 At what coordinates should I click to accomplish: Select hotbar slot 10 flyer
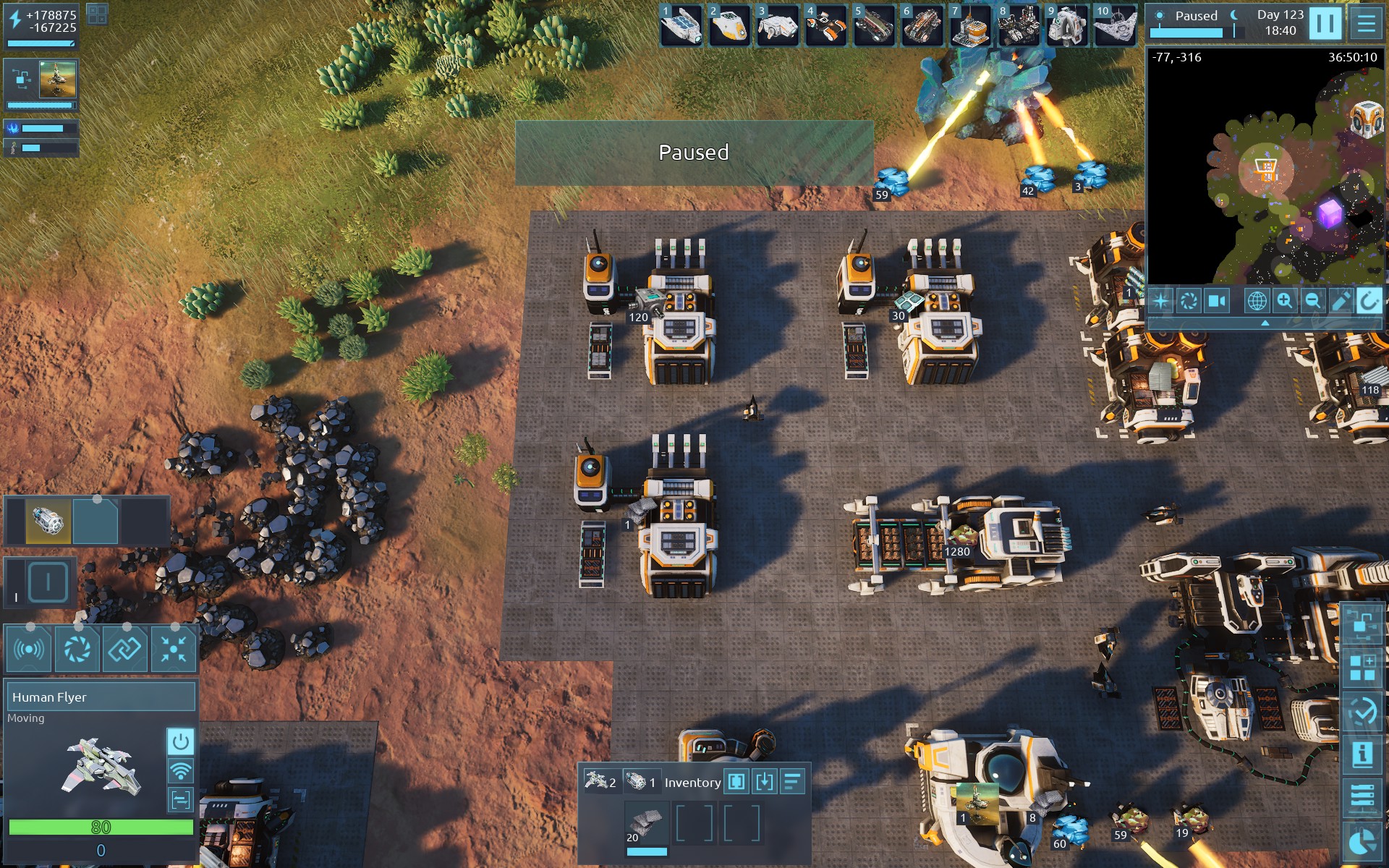pyautogui.click(x=1115, y=25)
